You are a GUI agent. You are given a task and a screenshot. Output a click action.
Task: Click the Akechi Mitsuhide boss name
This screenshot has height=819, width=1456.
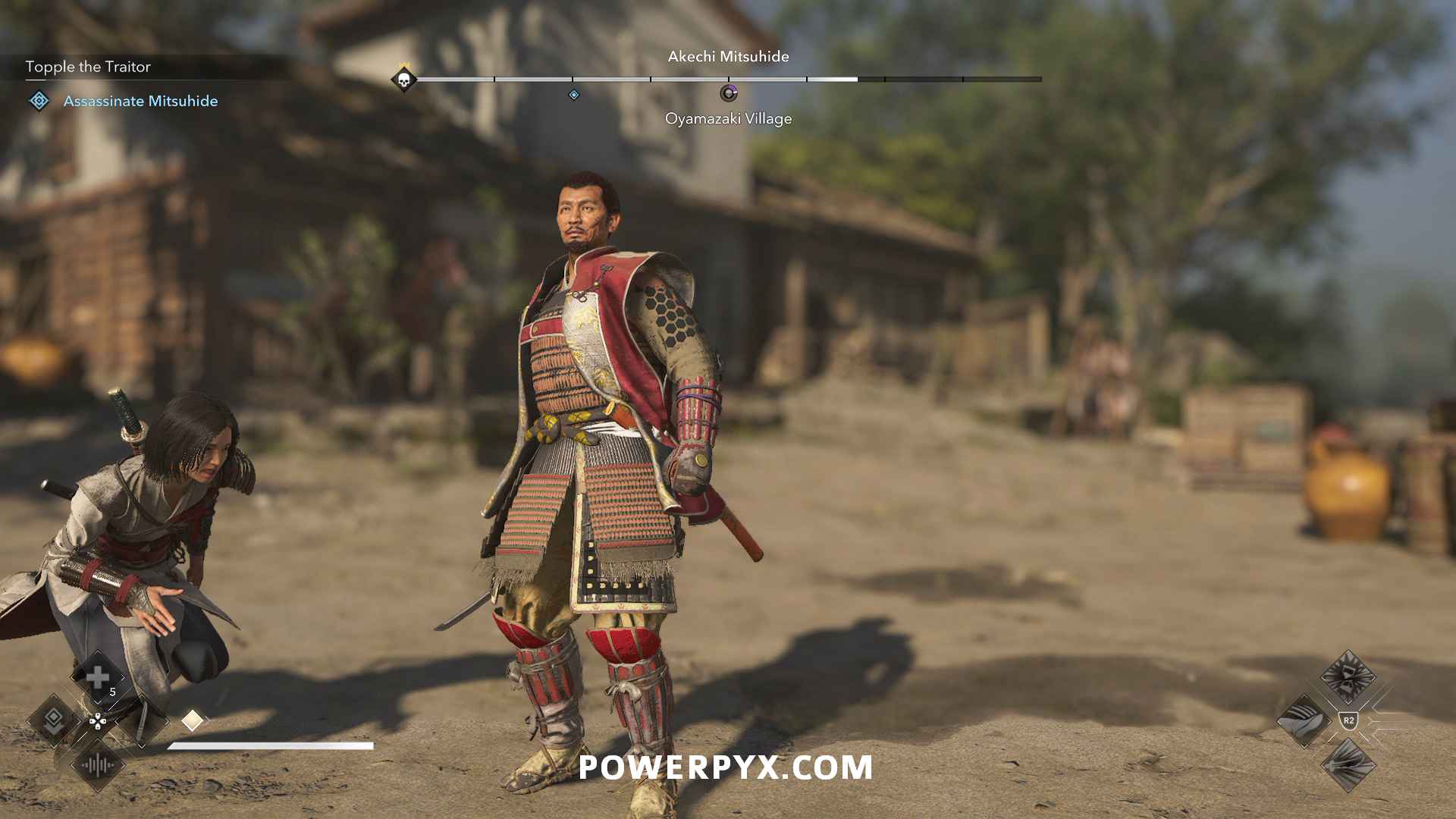728,56
